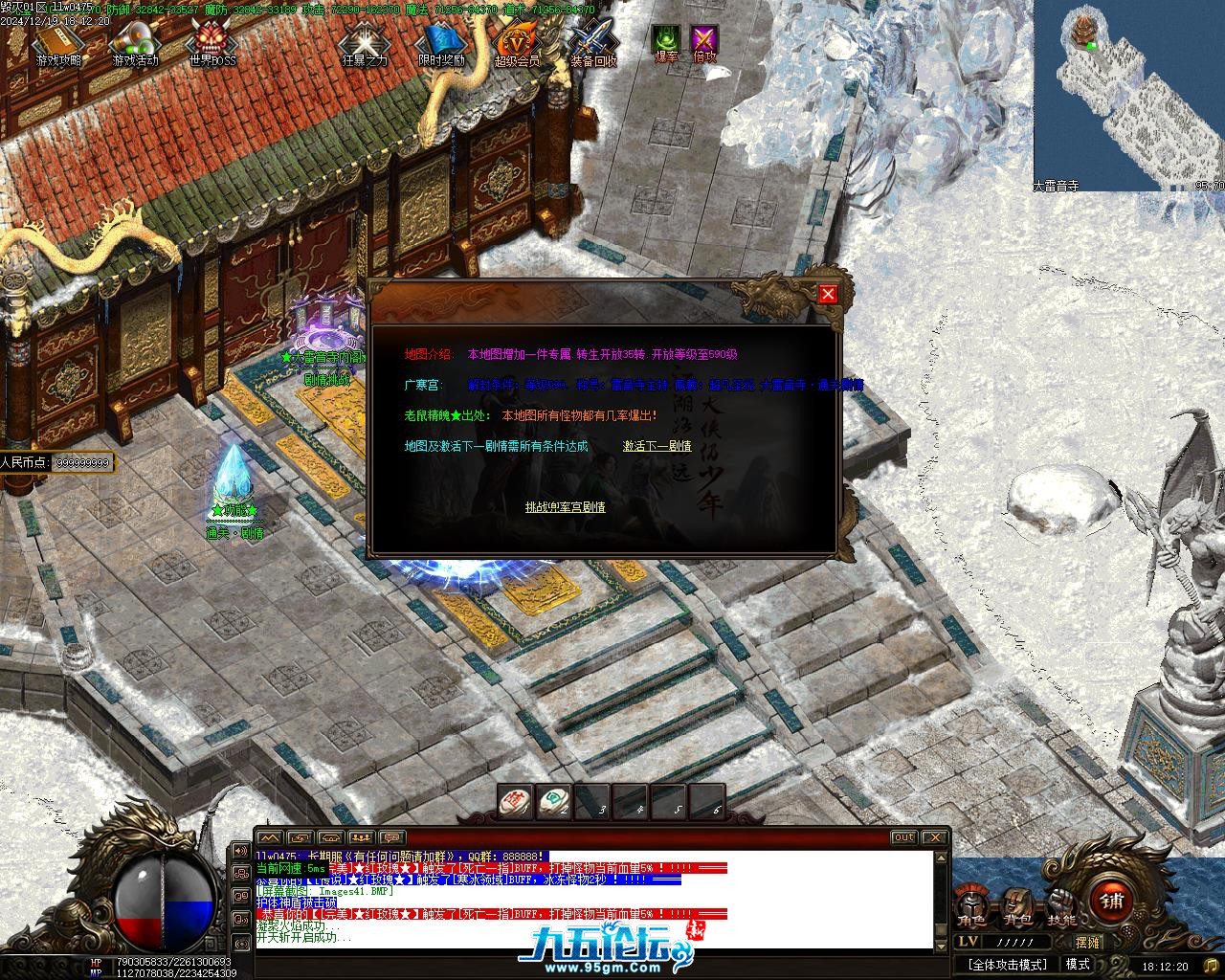Open the 装备回收 sword icon
The height and width of the screenshot is (980, 1225).
pos(593,41)
